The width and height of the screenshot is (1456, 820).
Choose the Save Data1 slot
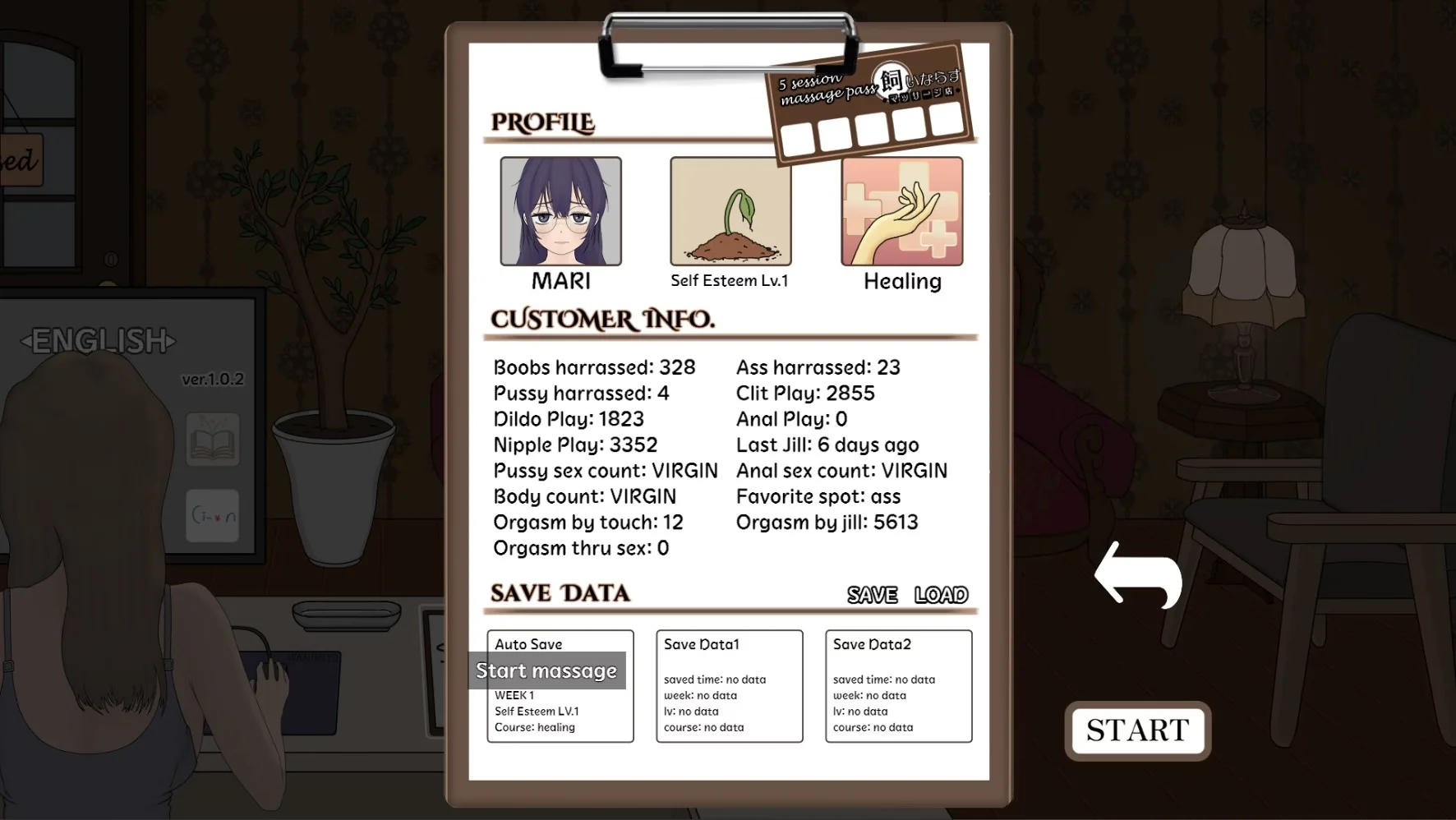tap(729, 686)
